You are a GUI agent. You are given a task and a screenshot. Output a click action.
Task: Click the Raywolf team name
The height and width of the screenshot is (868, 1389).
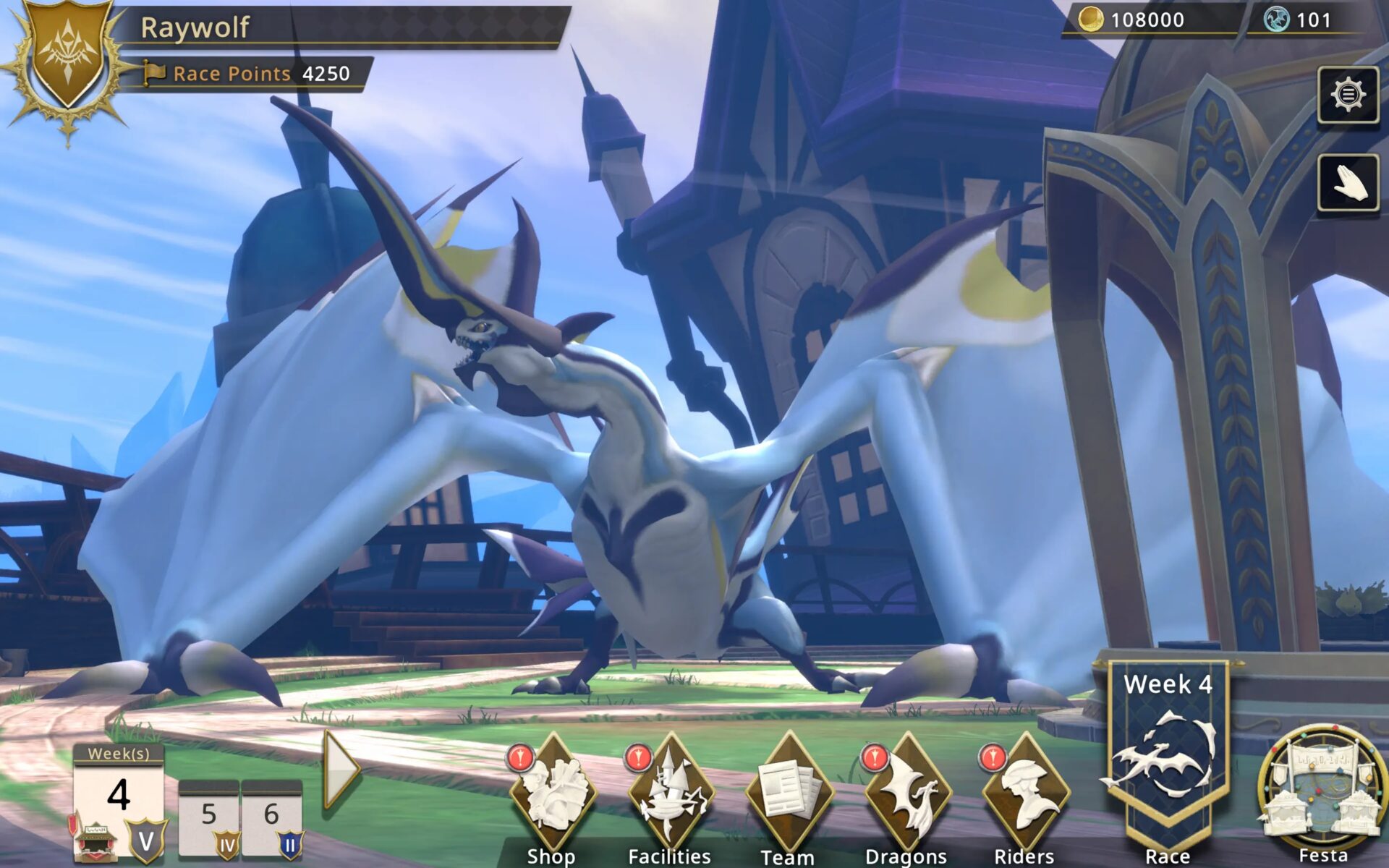pyautogui.click(x=194, y=29)
